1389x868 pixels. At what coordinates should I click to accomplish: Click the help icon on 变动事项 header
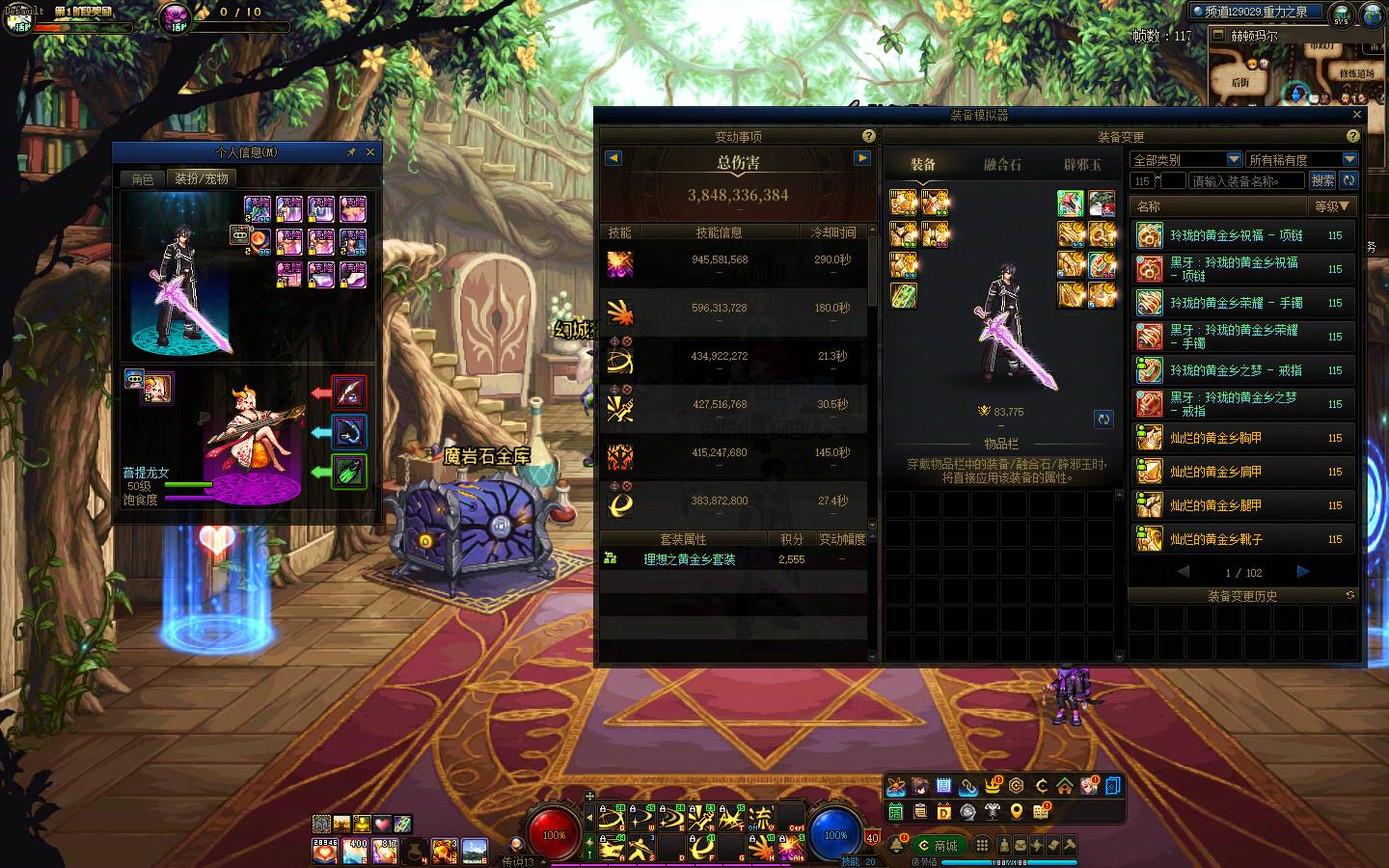pyautogui.click(x=868, y=137)
